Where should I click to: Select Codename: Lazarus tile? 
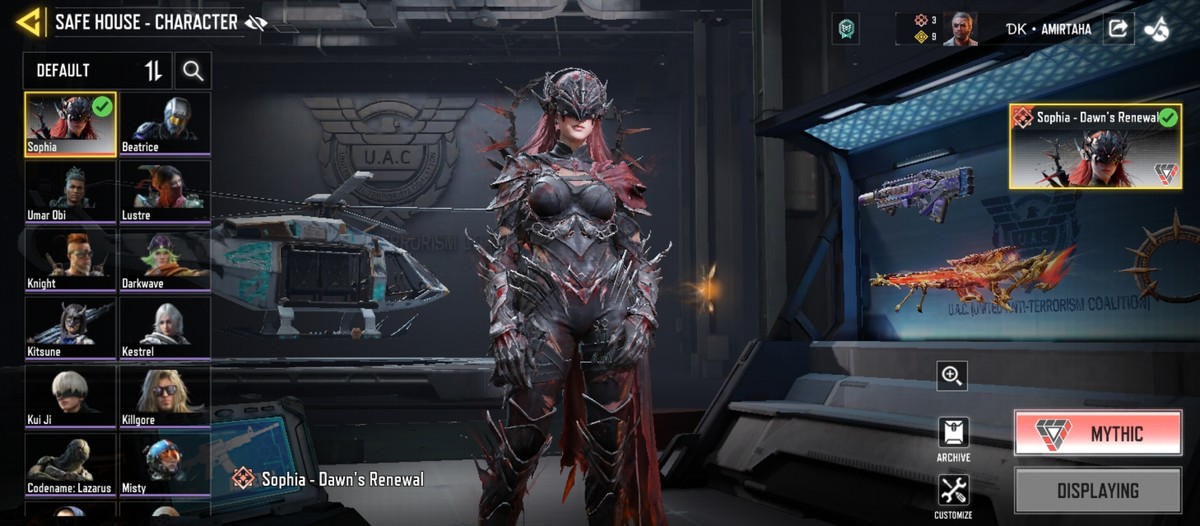(x=71, y=464)
